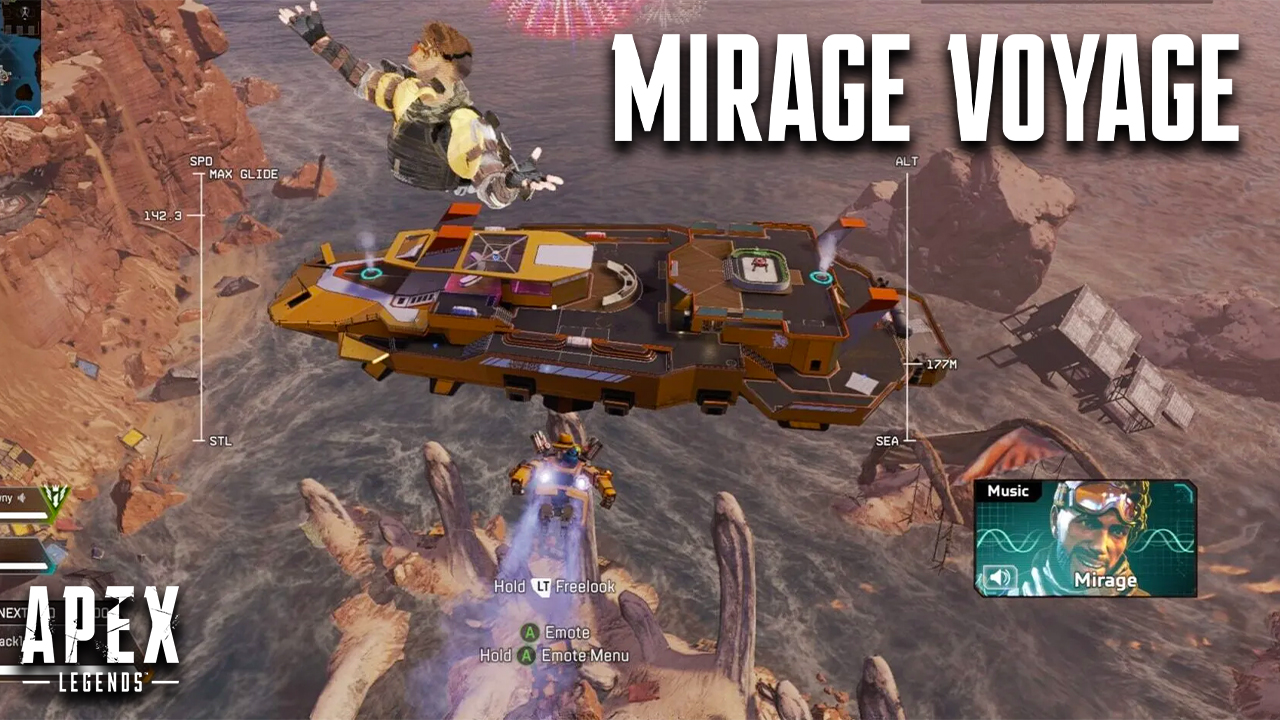This screenshot has width=1280, height=720.
Task: Select the Mirage label on the music widget
Action: (x=1108, y=580)
